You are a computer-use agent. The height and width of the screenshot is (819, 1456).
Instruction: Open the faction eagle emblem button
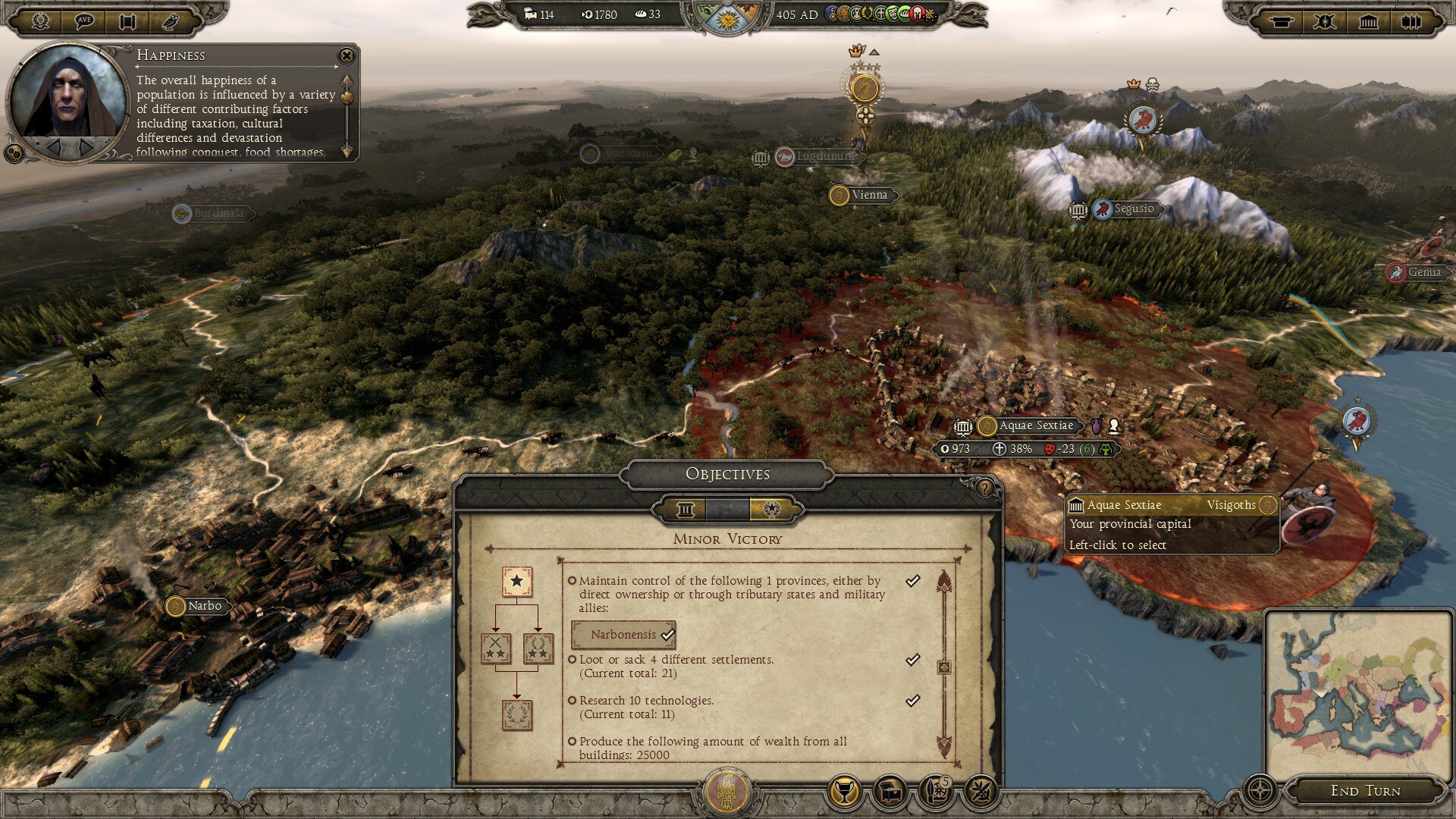[726, 792]
